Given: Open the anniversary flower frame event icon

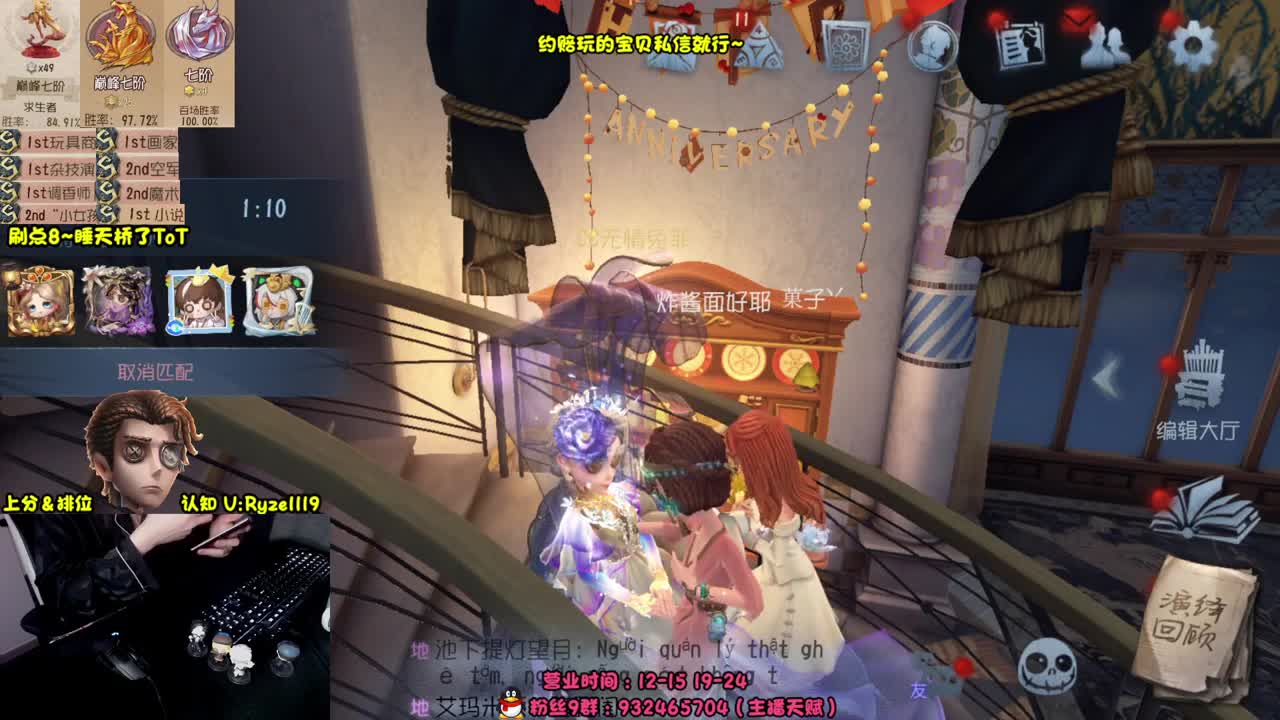Looking at the screenshot, I should [845, 45].
